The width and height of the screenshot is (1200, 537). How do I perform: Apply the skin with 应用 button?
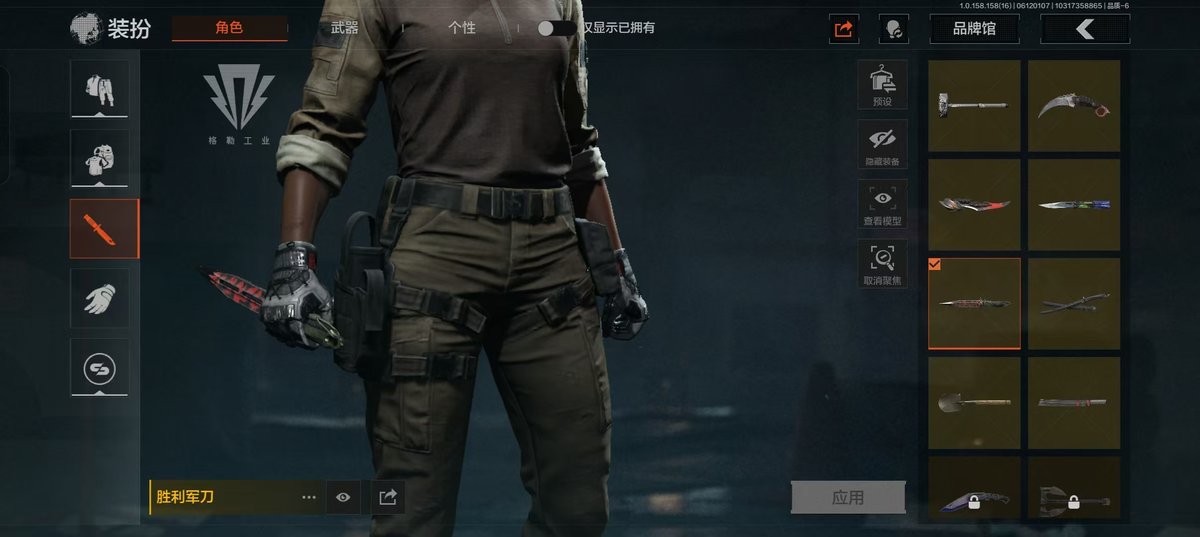(x=848, y=497)
